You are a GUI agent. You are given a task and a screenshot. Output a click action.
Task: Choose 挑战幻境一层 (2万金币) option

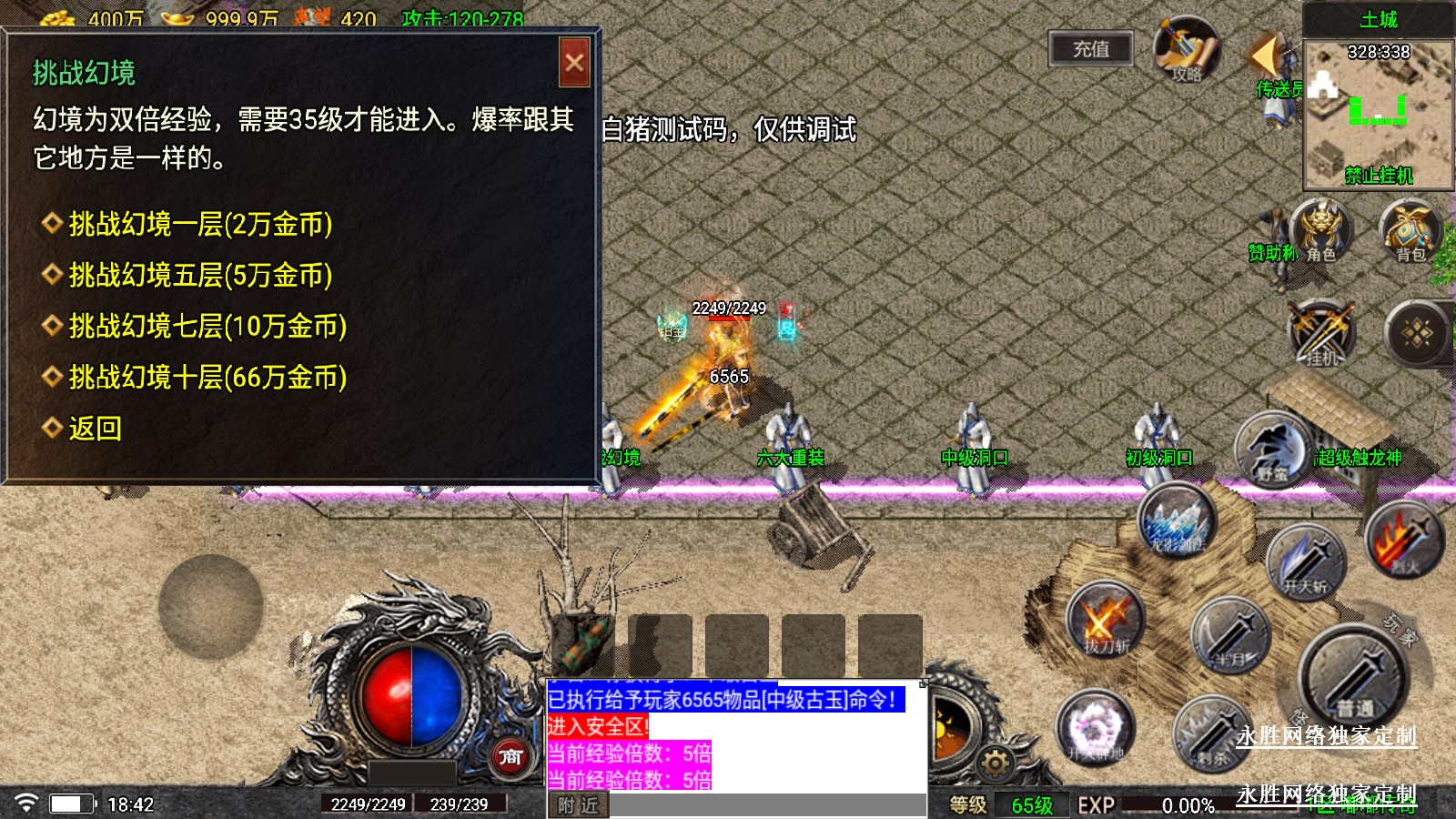(x=200, y=224)
